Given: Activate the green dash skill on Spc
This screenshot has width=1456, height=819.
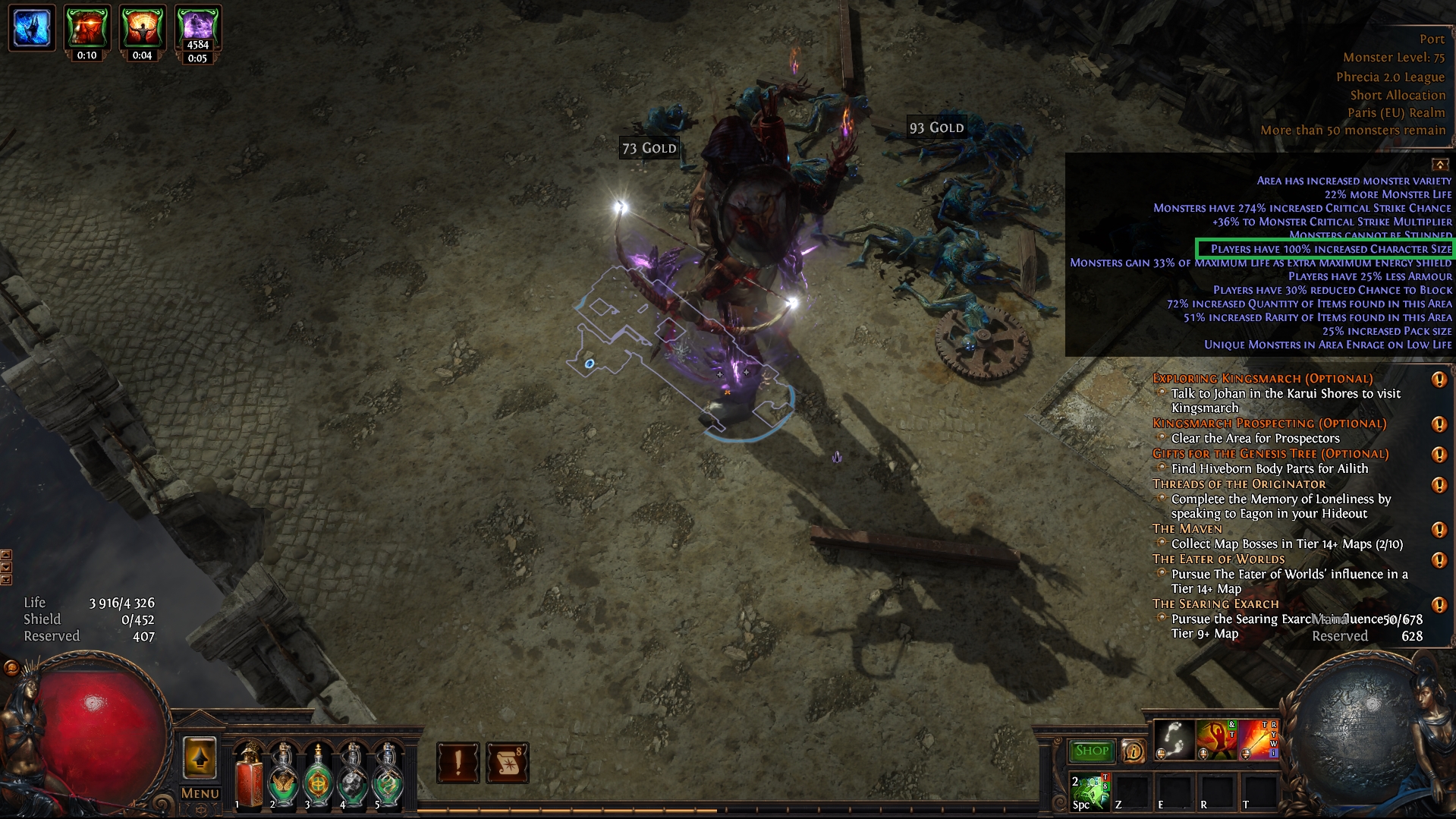Looking at the screenshot, I should click(1090, 791).
